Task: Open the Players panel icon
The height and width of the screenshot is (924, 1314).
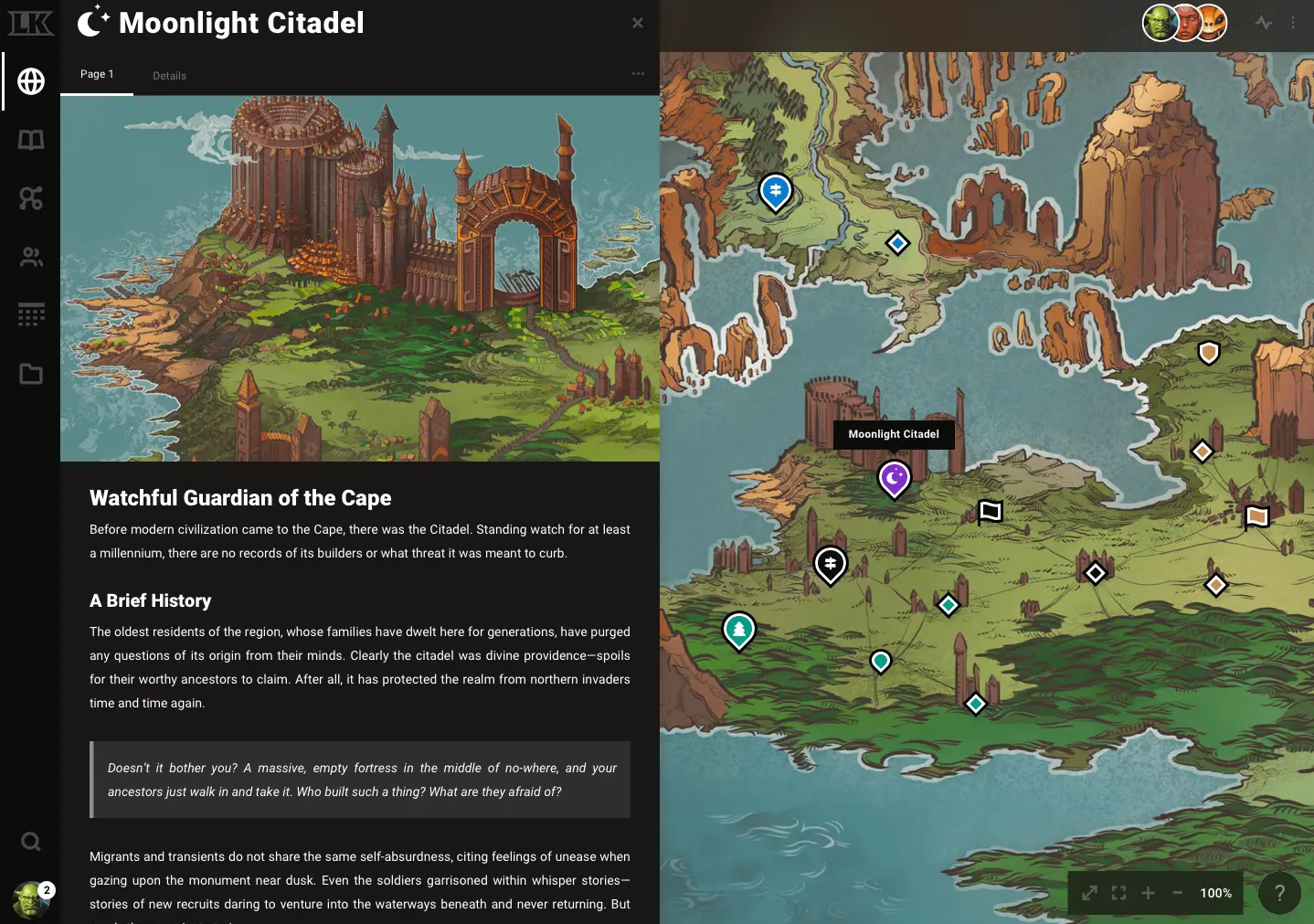Action: (31, 257)
